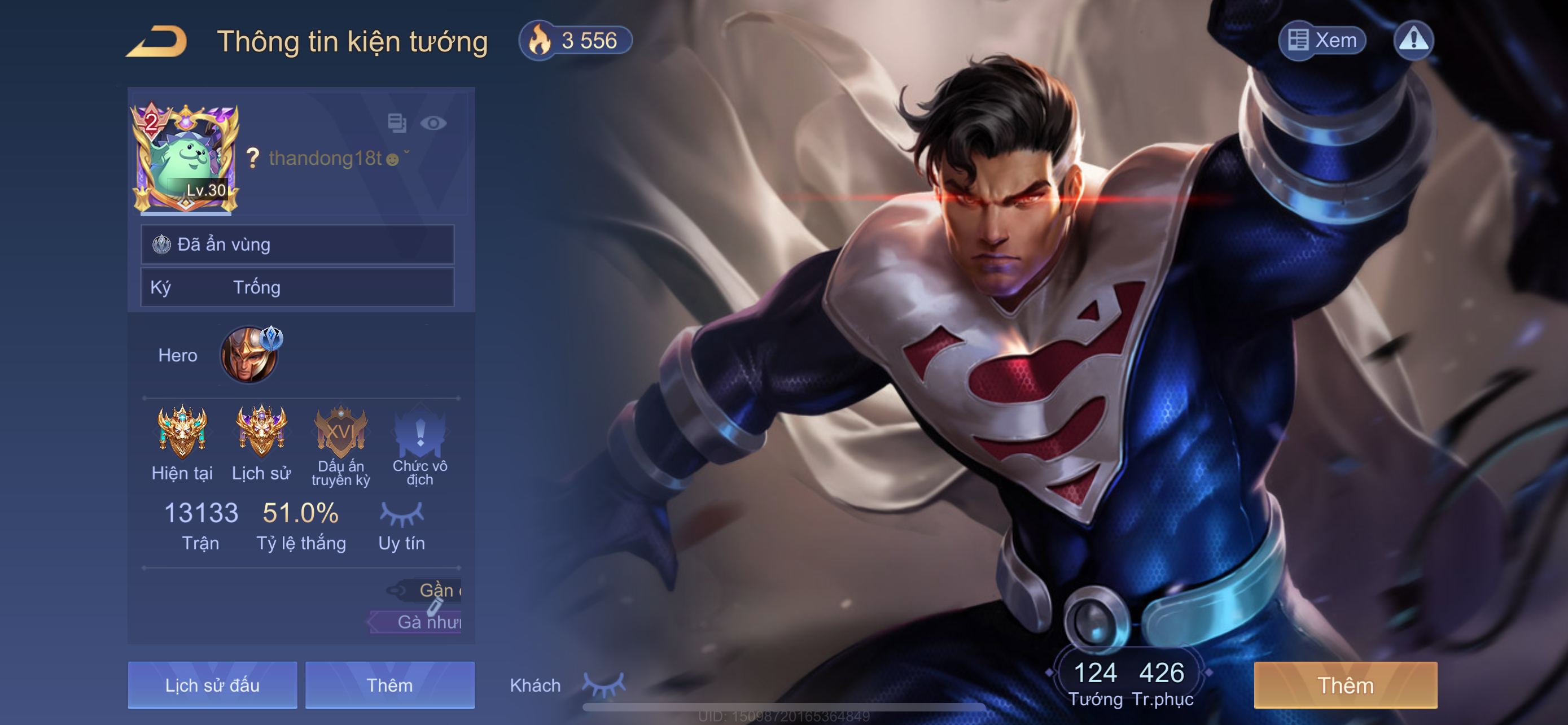Click the player avatar frame at Lv.30
The image size is (1568, 725).
point(185,158)
